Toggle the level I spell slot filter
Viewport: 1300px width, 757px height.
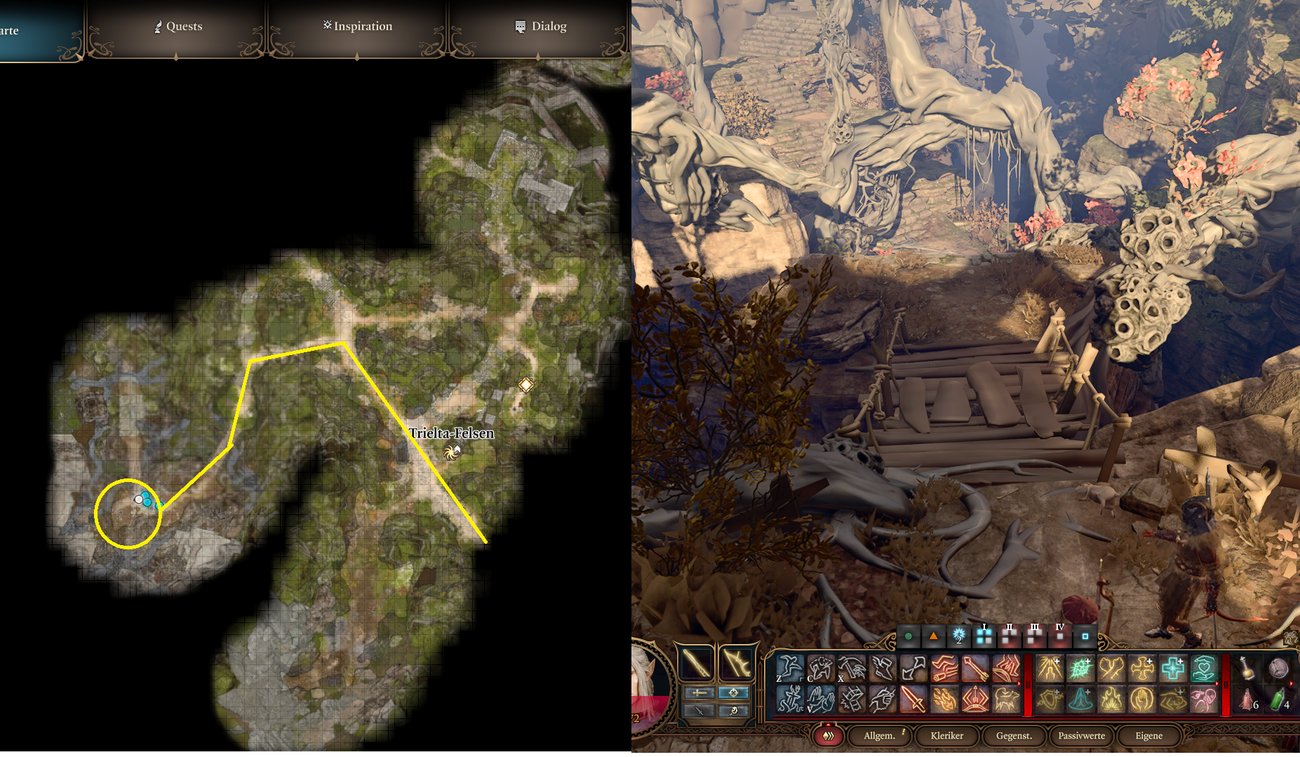pyautogui.click(x=983, y=634)
